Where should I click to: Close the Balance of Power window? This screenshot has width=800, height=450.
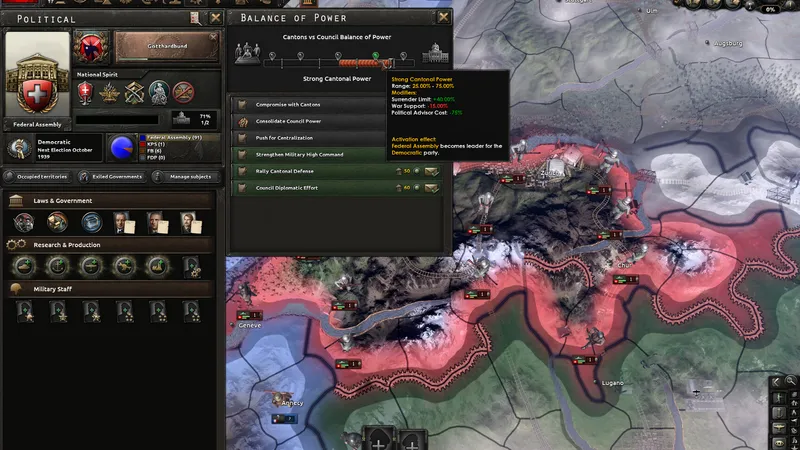click(x=442, y=17)
